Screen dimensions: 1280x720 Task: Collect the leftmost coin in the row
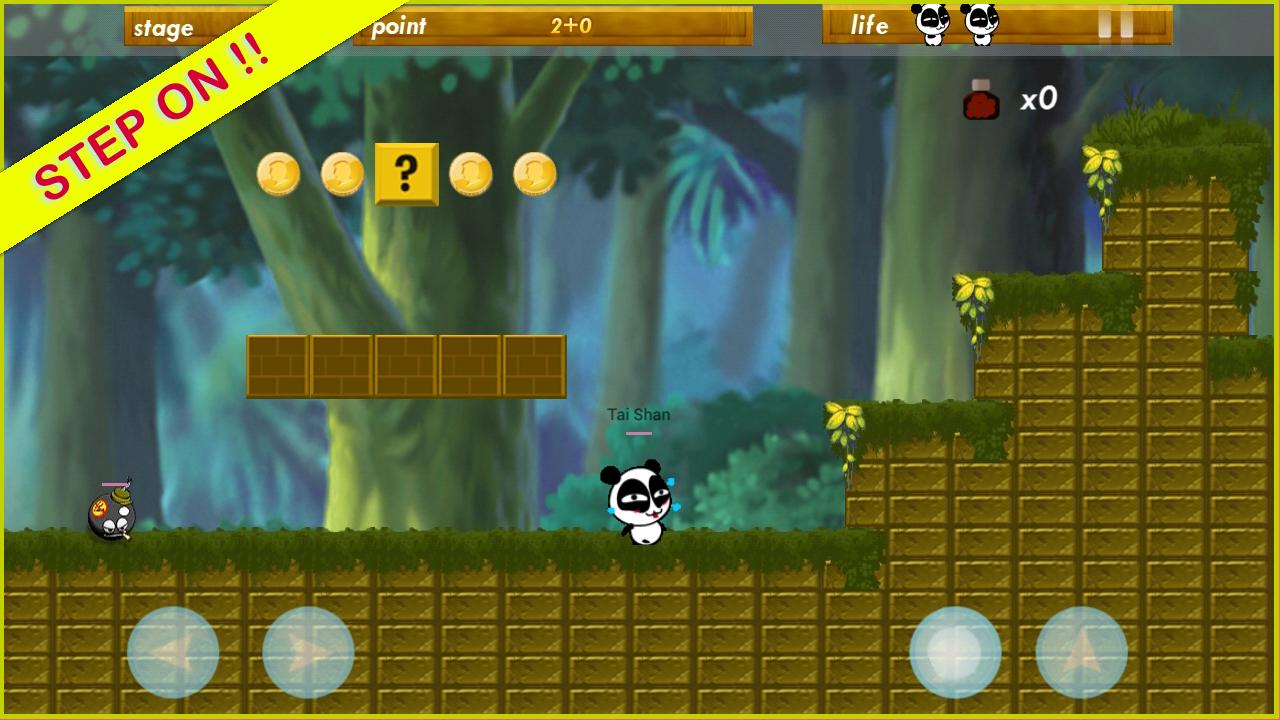[x=279, y=172]
